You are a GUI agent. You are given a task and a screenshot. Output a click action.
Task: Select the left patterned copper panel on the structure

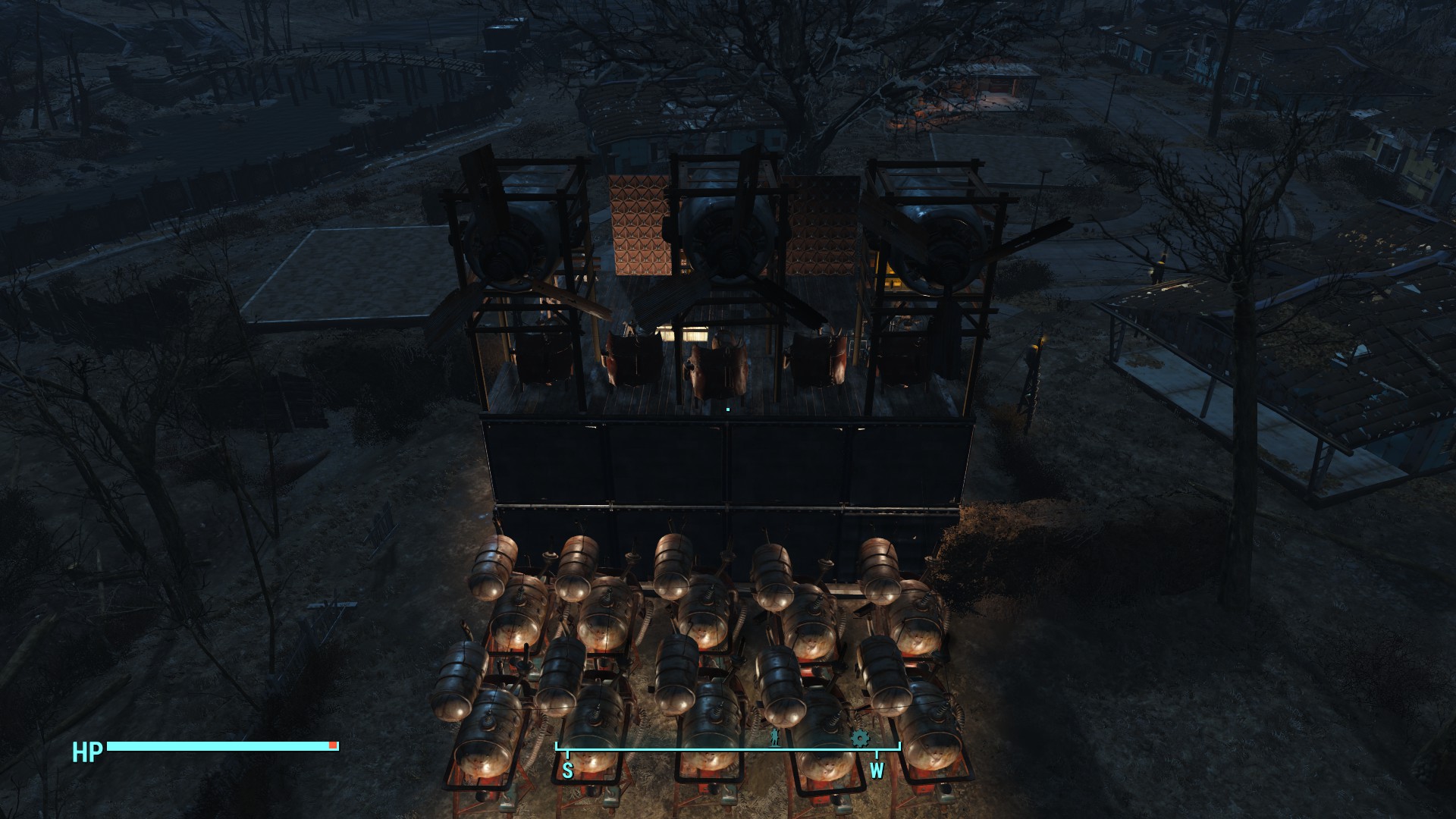click(x=639, y=227)
